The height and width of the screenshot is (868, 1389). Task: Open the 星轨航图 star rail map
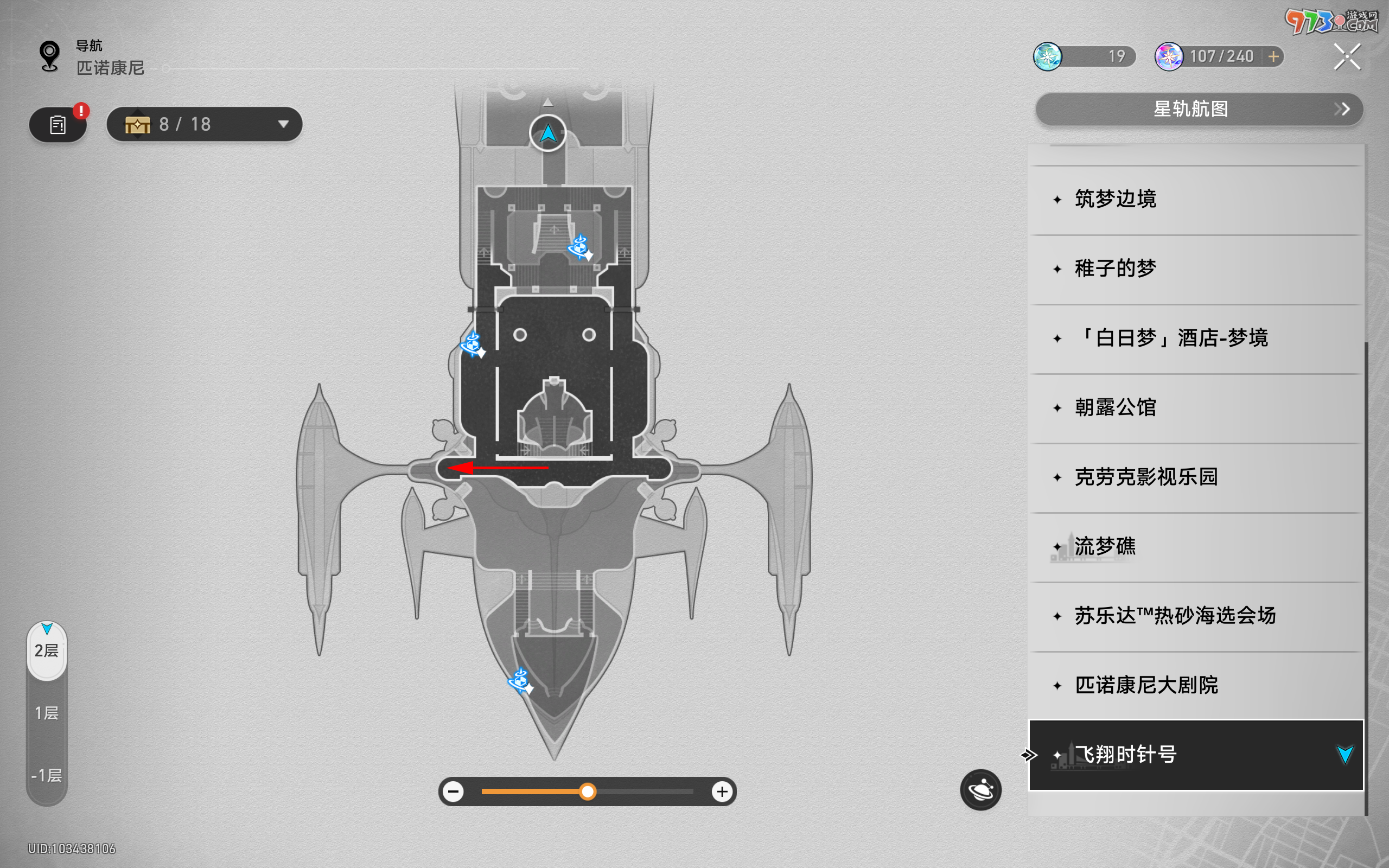pos(1199,109)
